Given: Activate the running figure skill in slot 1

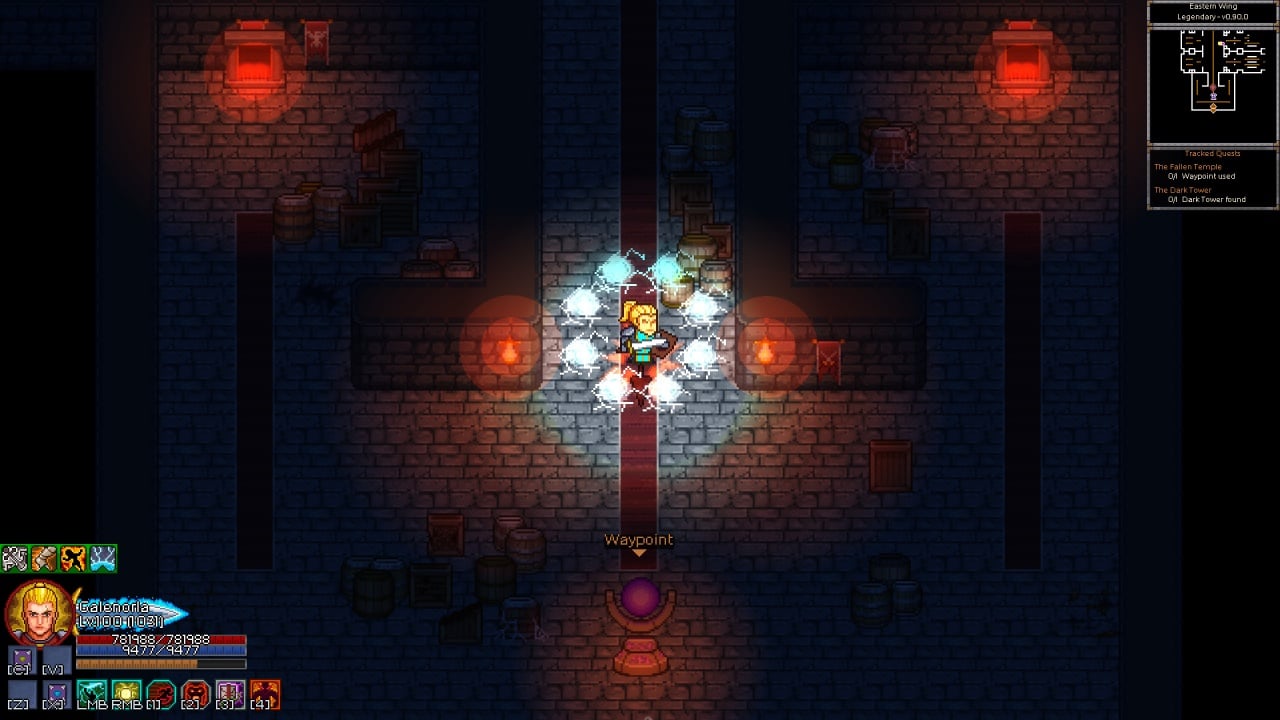Looking at the screenshot, I should pos(161,692).
